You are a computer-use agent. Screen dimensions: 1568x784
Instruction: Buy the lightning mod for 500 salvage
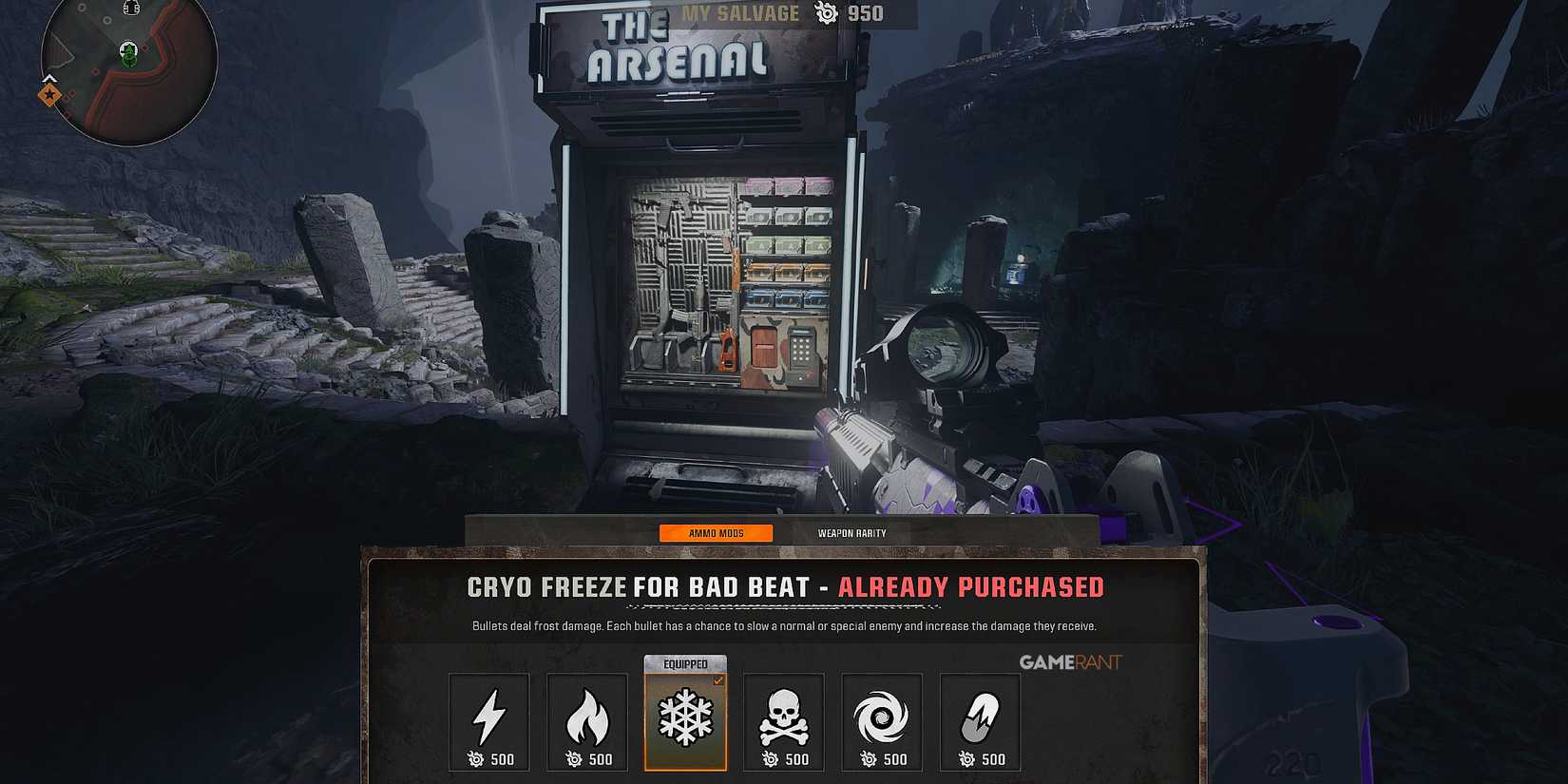click(x=488, y=758)
